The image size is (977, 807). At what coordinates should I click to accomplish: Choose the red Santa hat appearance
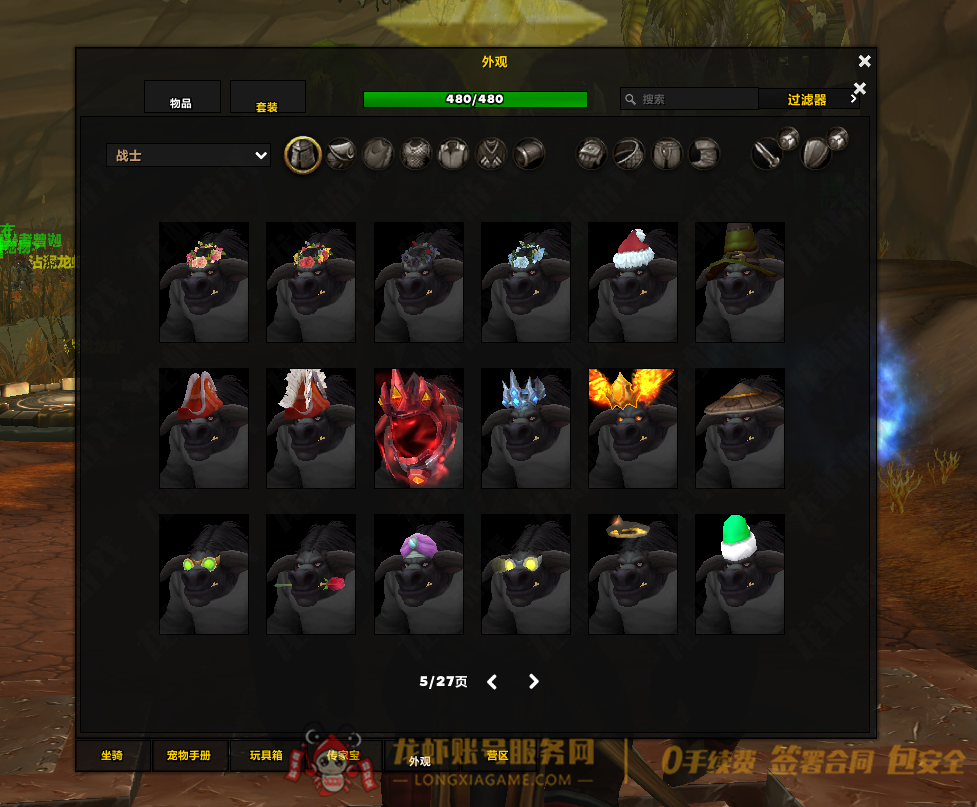(633, 282)
